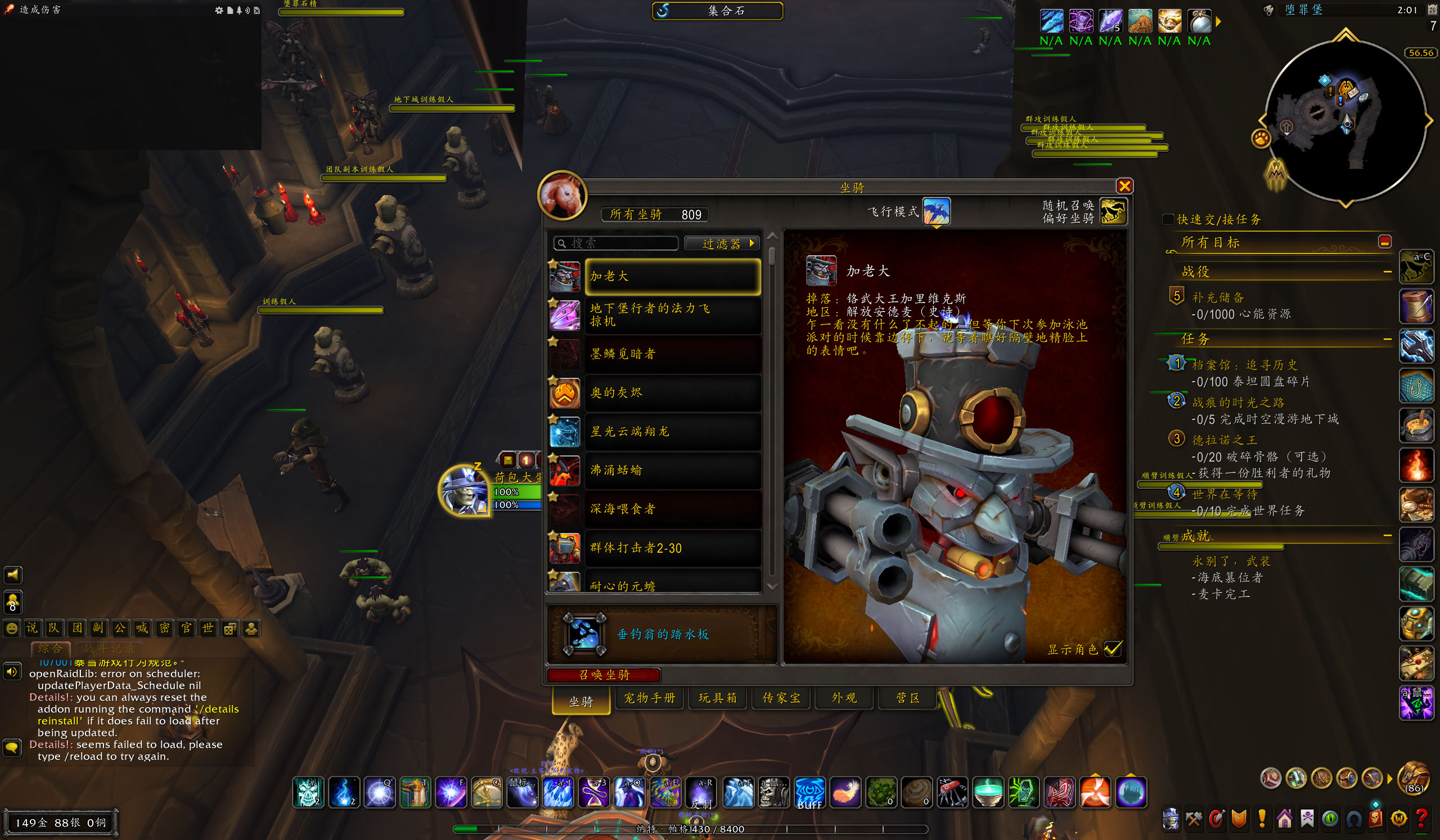
Task: Open the 战斗记录 chat tab
Action: tap(109, 649)
